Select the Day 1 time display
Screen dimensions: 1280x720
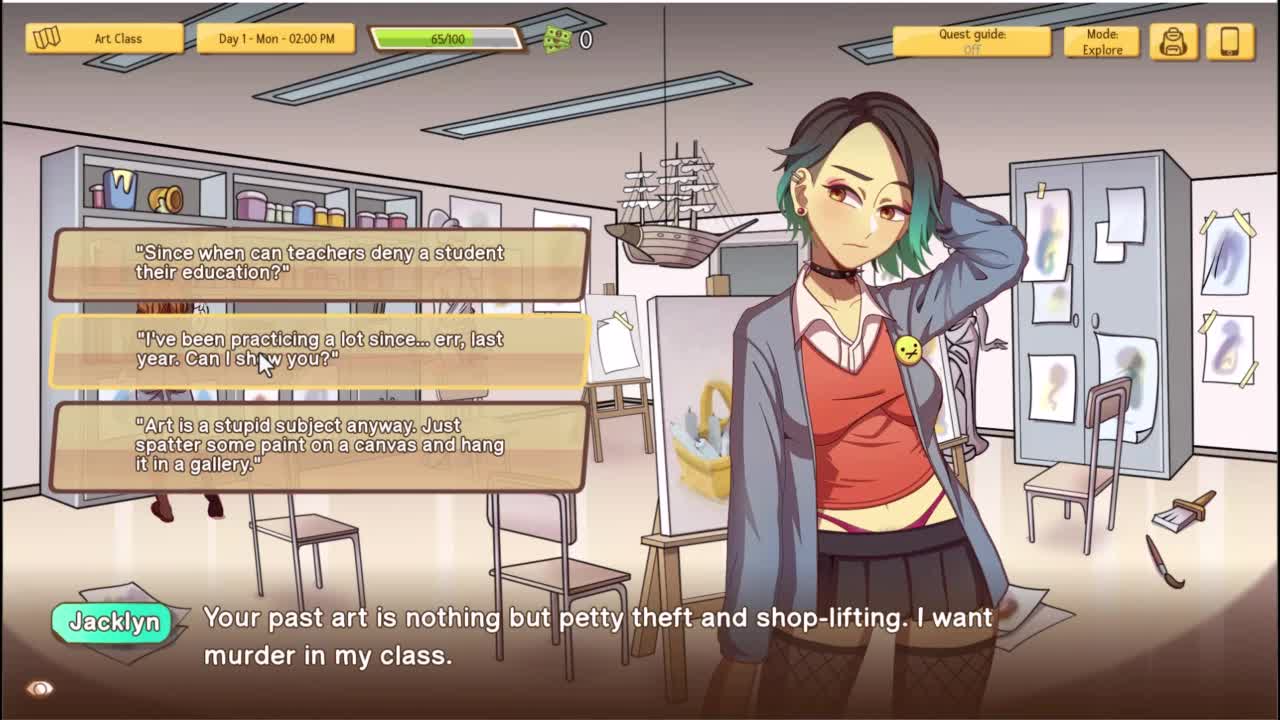coord(276,39)
